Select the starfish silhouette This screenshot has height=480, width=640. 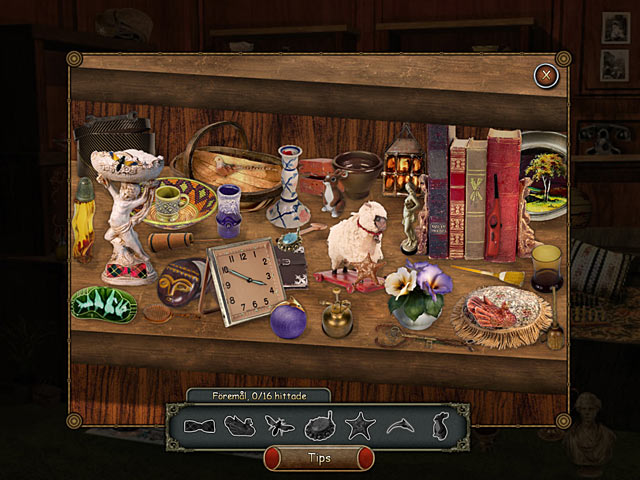[x=358, y=427]
